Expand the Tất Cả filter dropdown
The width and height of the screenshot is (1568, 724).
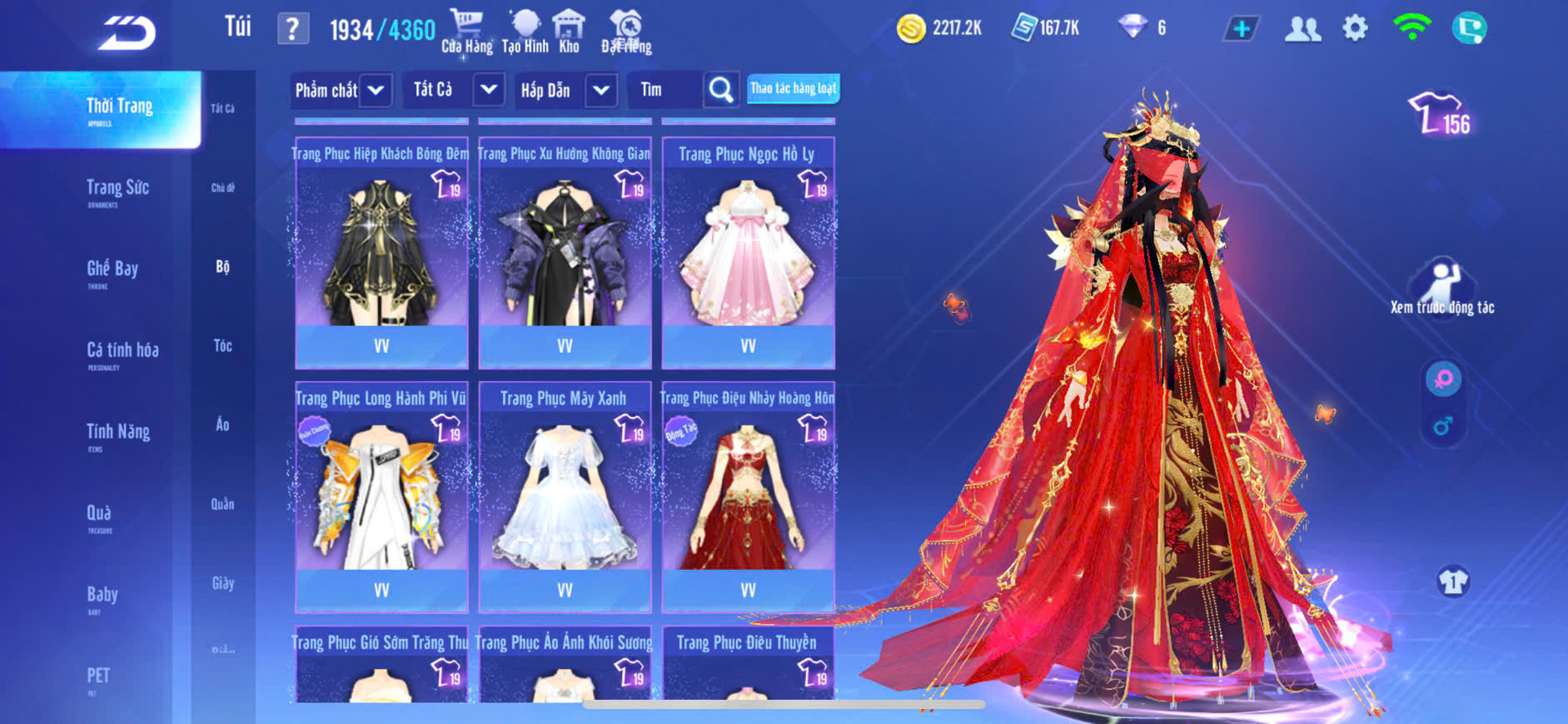(489, 89)
